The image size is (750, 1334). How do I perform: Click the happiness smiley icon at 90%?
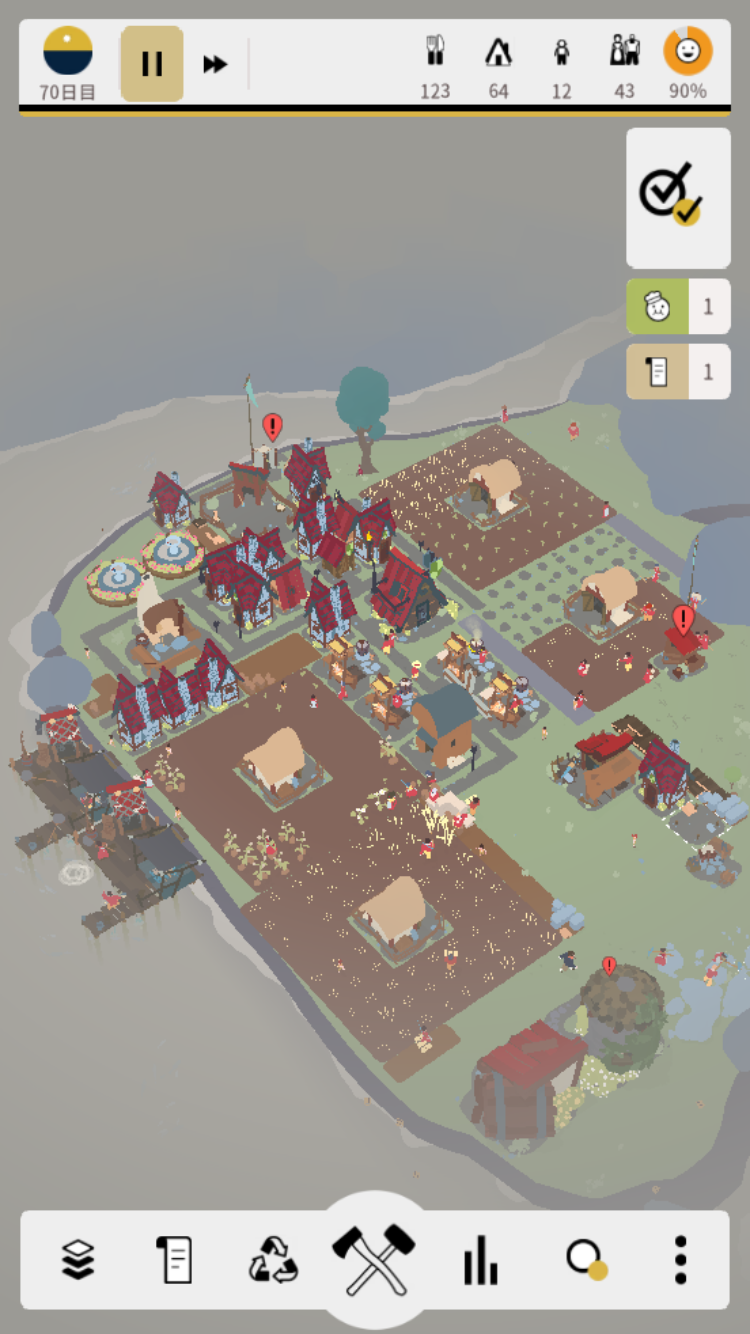click(x=688, y=52)
